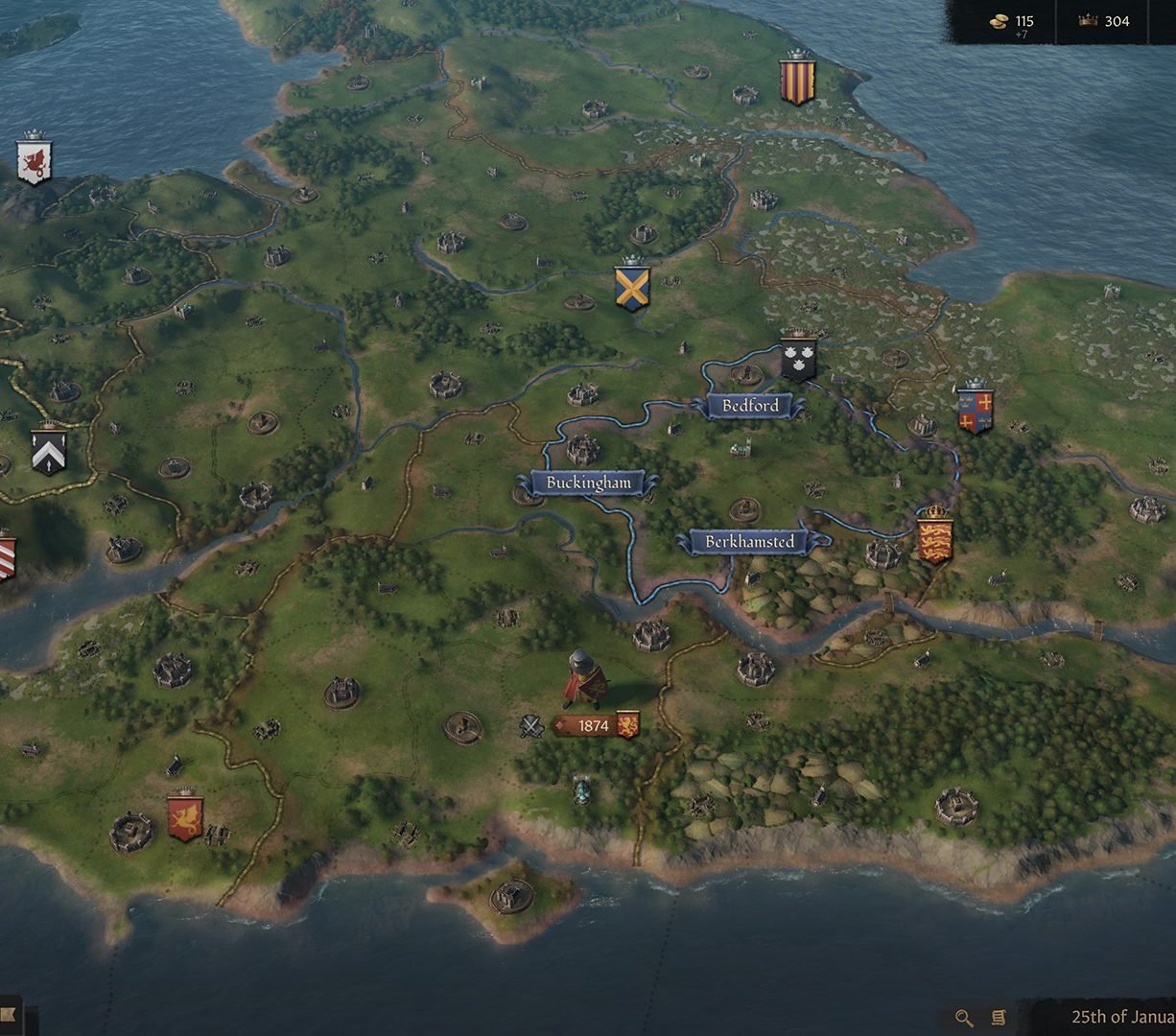Select the 1874 army banner
This screenshot has height=1036, width=1176.
pyautogui.click(x=595, y=726)
